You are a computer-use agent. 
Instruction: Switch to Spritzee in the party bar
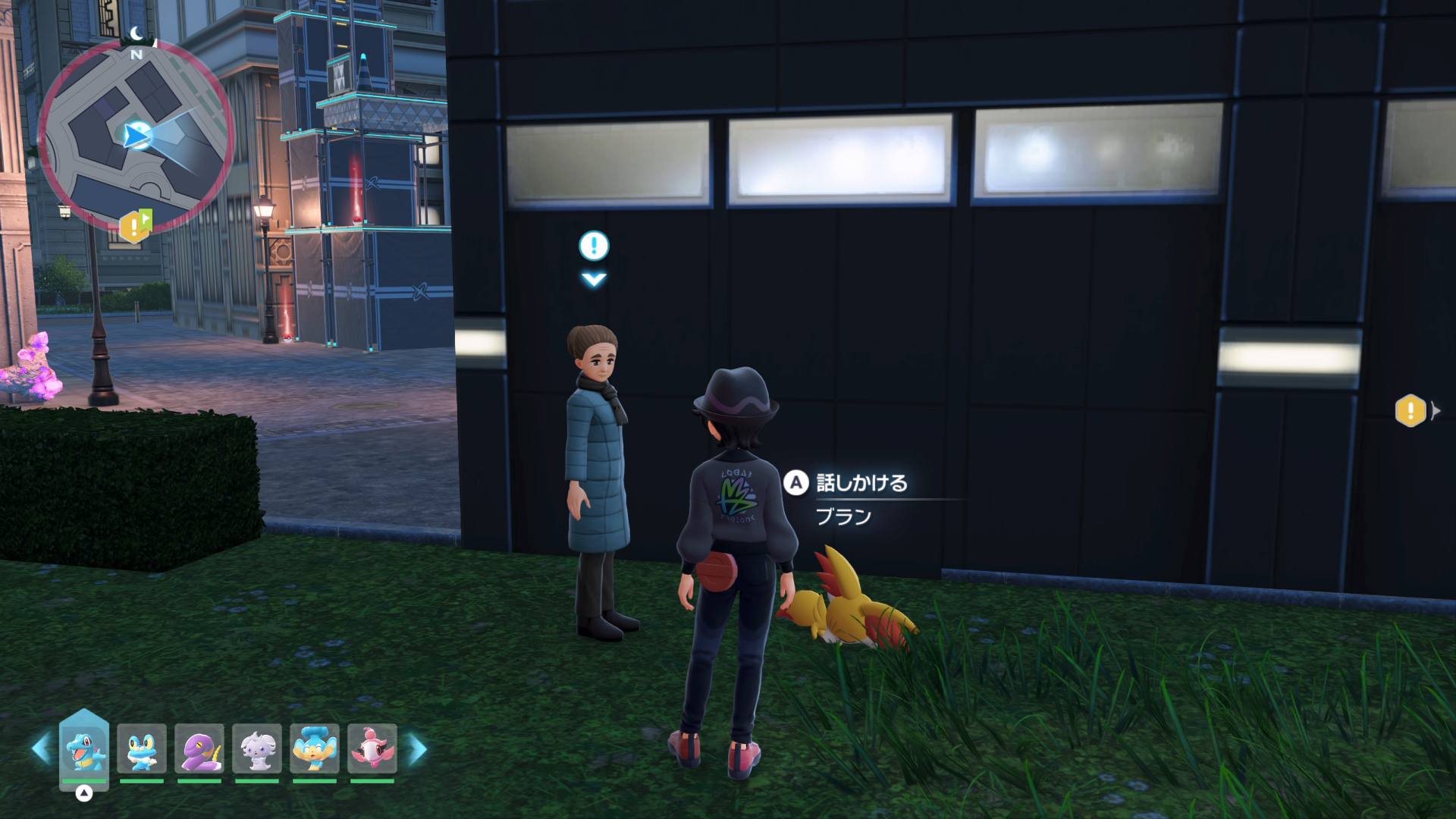tap(372, 748)
